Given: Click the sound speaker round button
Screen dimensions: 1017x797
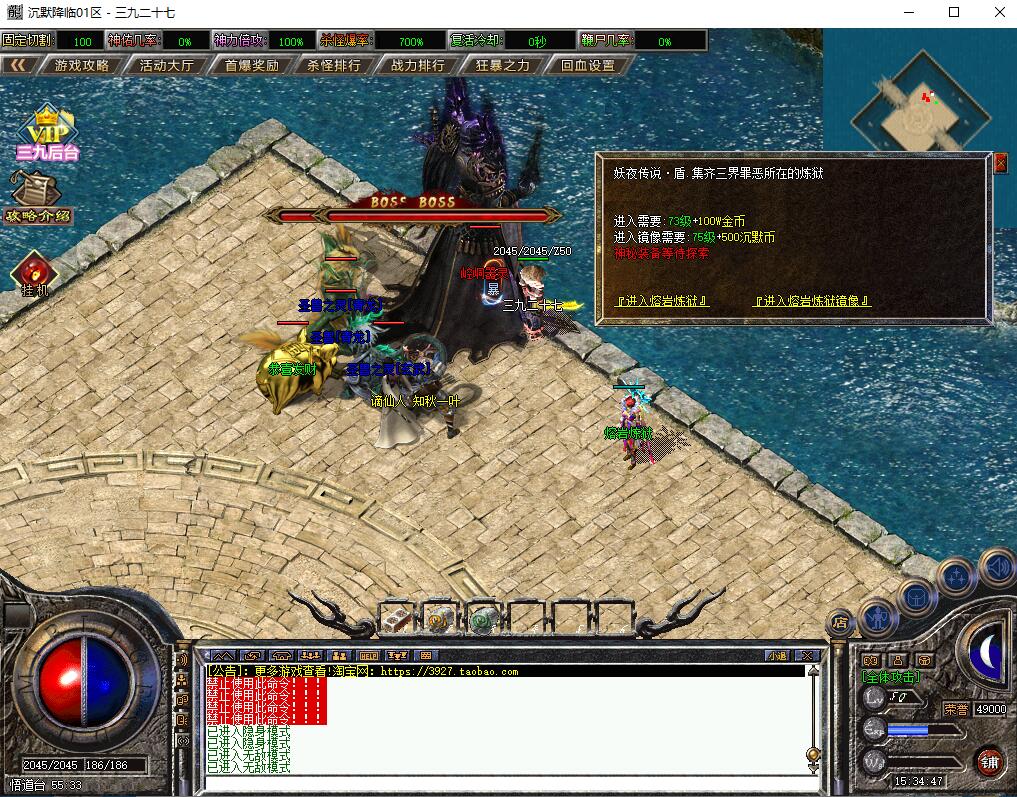Looking at the screenshot, I should 997,567.
